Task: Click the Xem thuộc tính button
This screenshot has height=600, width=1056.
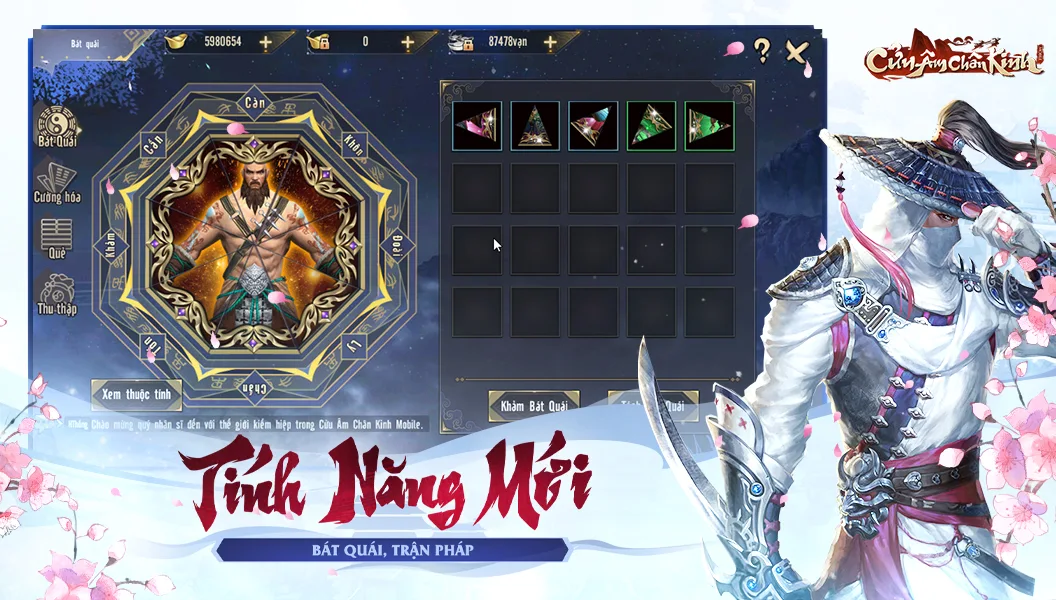Action: pos(136,394)
